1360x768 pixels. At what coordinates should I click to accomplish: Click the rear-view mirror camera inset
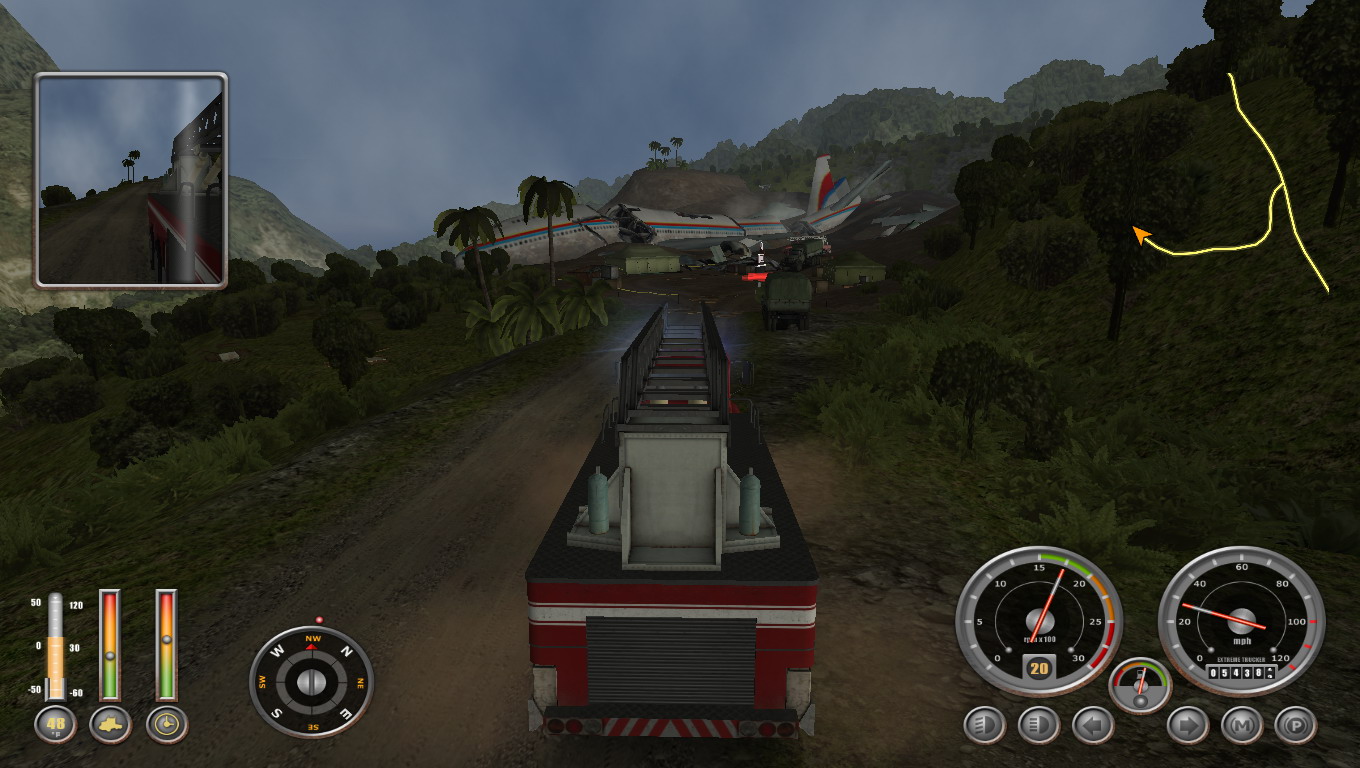click(131, 180)
